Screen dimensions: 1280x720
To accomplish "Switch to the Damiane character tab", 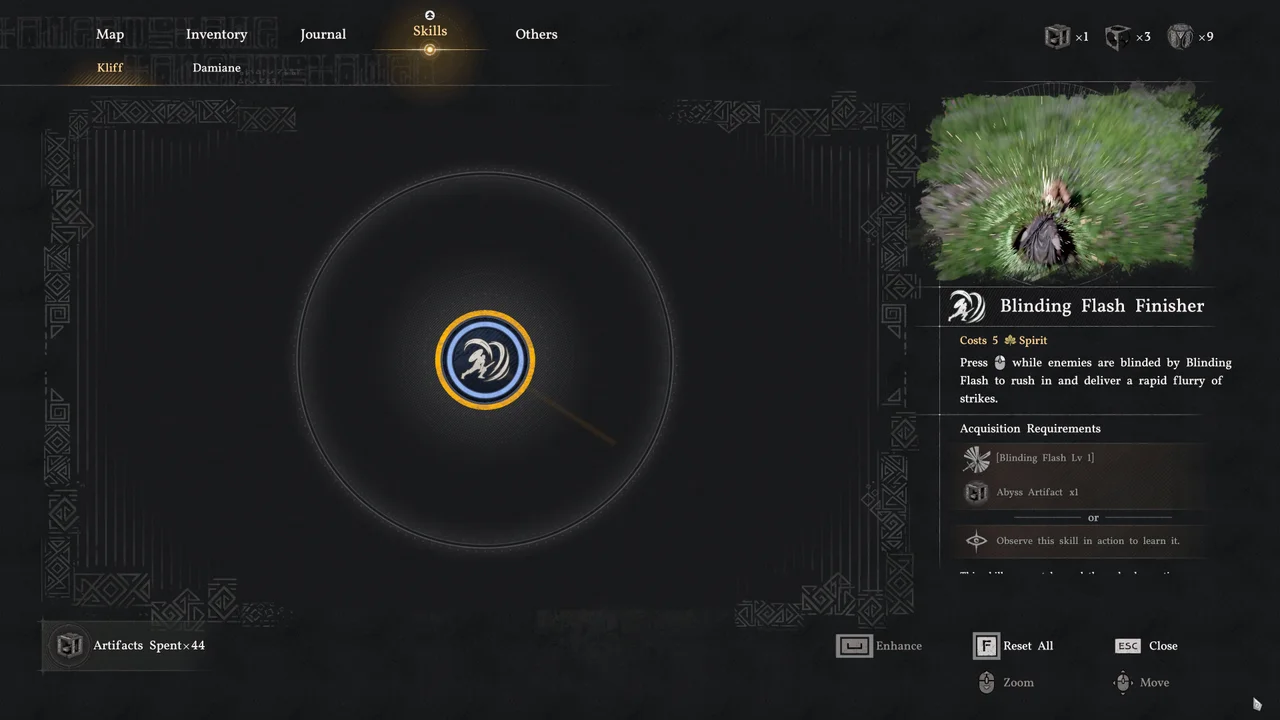I will 216,67.
